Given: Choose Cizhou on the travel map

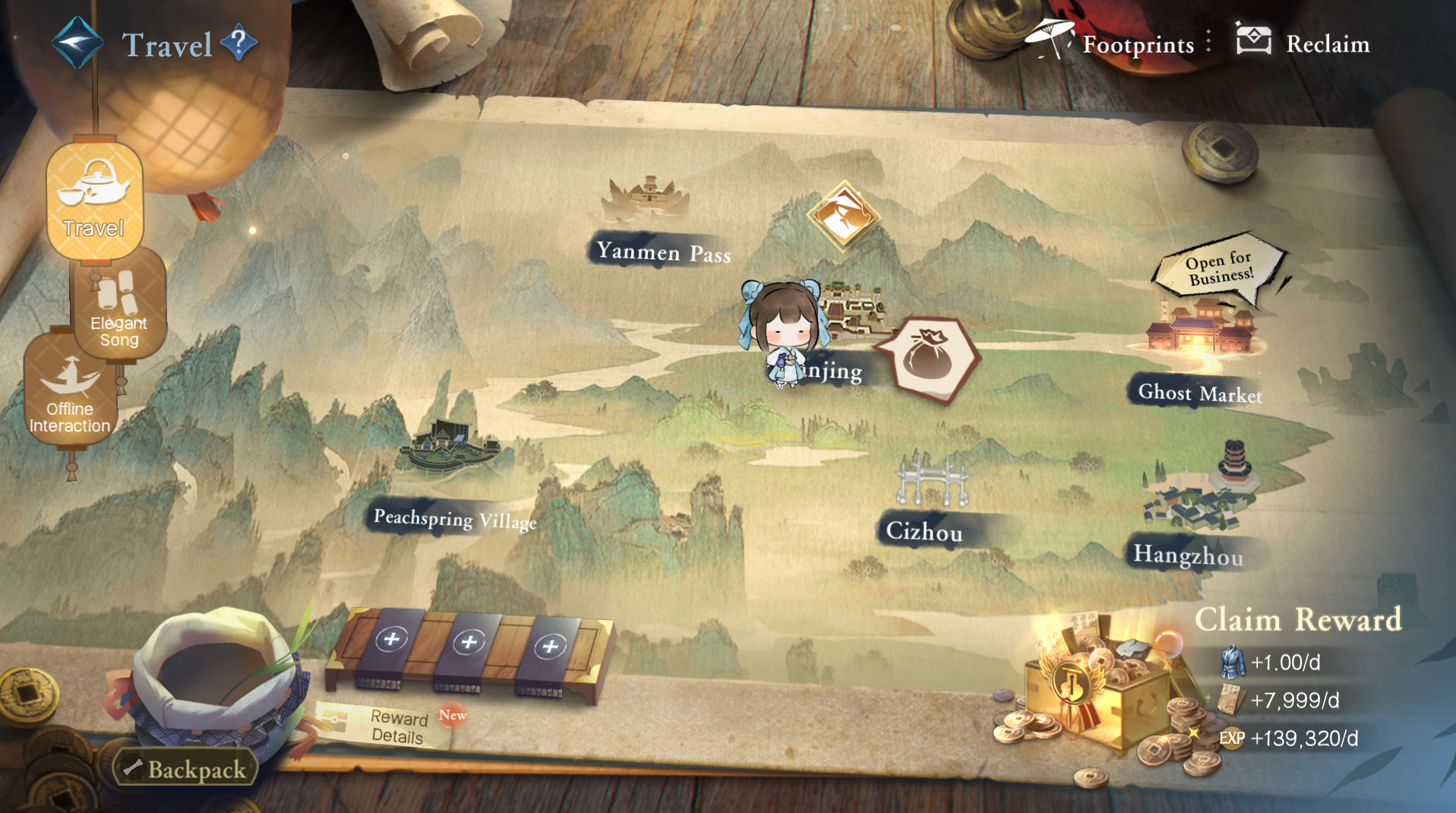Looking at the screenshot, I should (927, 501).
